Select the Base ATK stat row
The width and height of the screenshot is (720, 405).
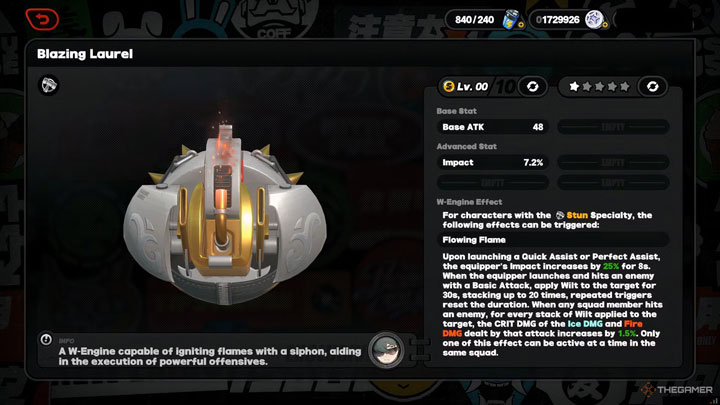coord(493,127)
